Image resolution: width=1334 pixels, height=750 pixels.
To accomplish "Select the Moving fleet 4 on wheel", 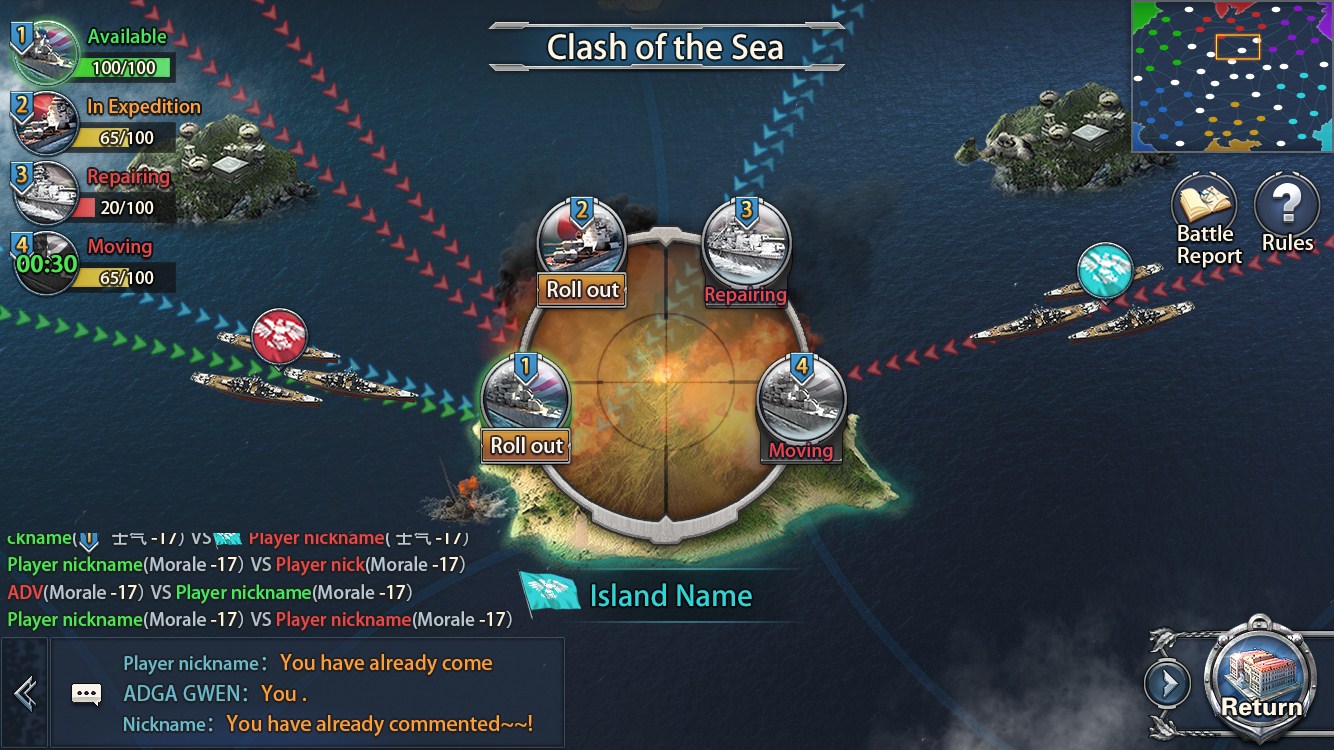I will (x=801, y=407).
